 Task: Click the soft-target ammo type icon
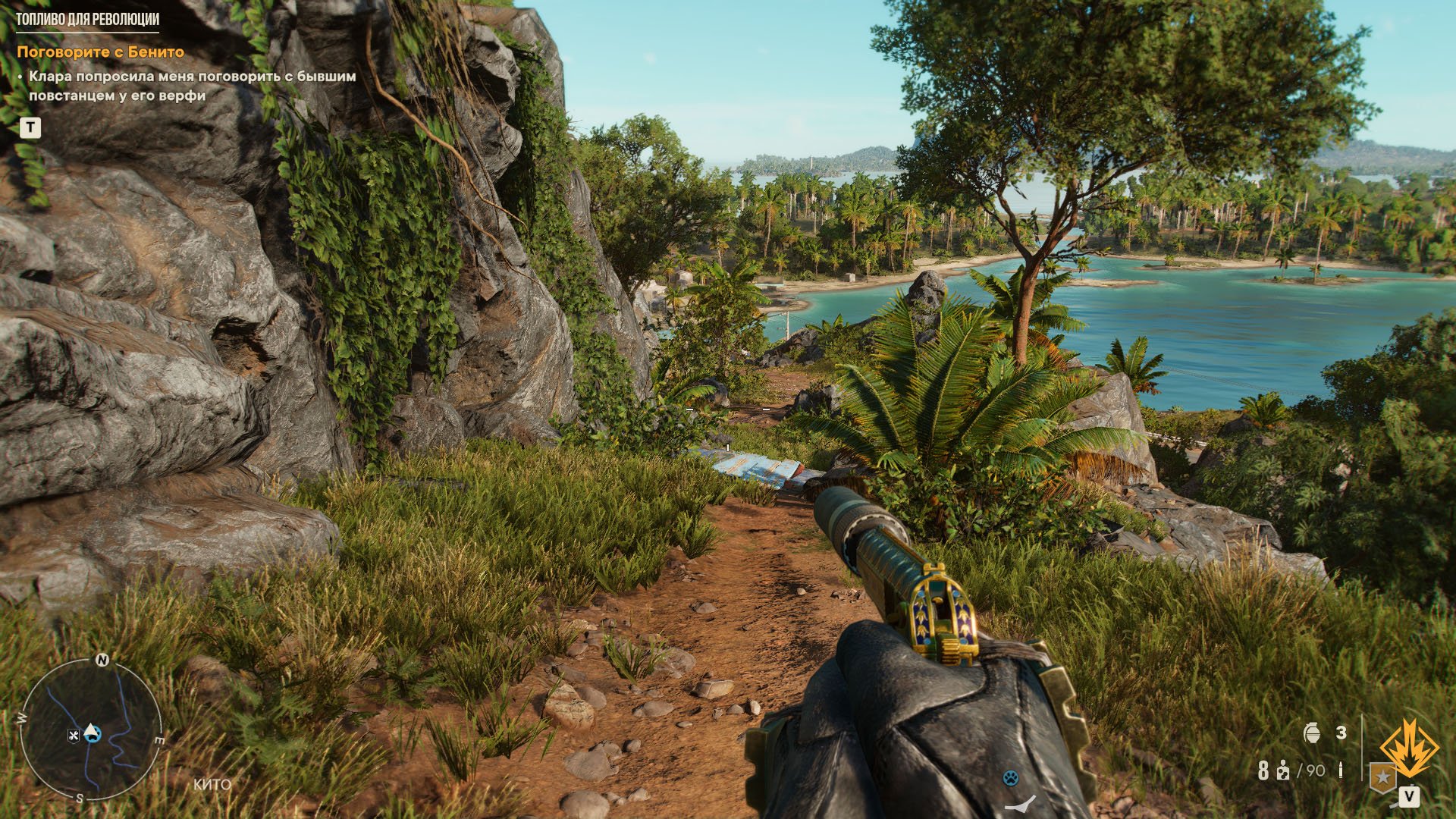click(x=1282, y=771)
